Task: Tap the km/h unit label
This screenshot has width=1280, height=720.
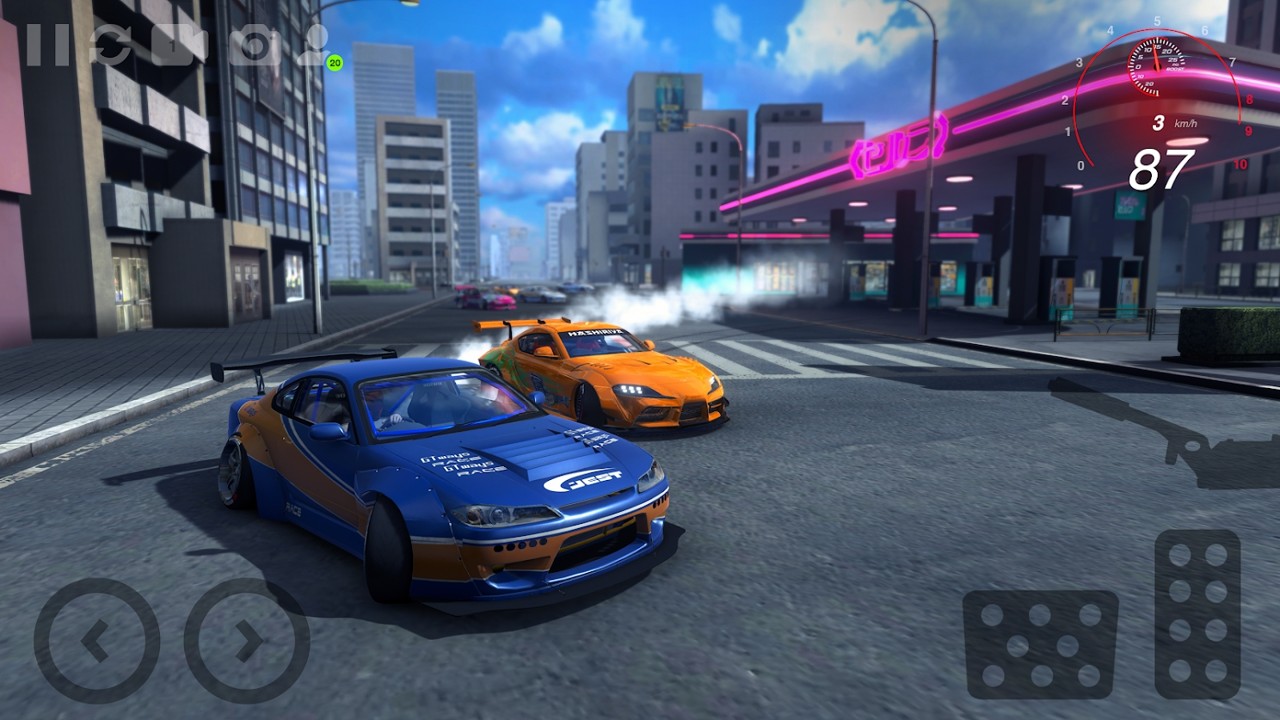Action: [x=1184, y=122]
